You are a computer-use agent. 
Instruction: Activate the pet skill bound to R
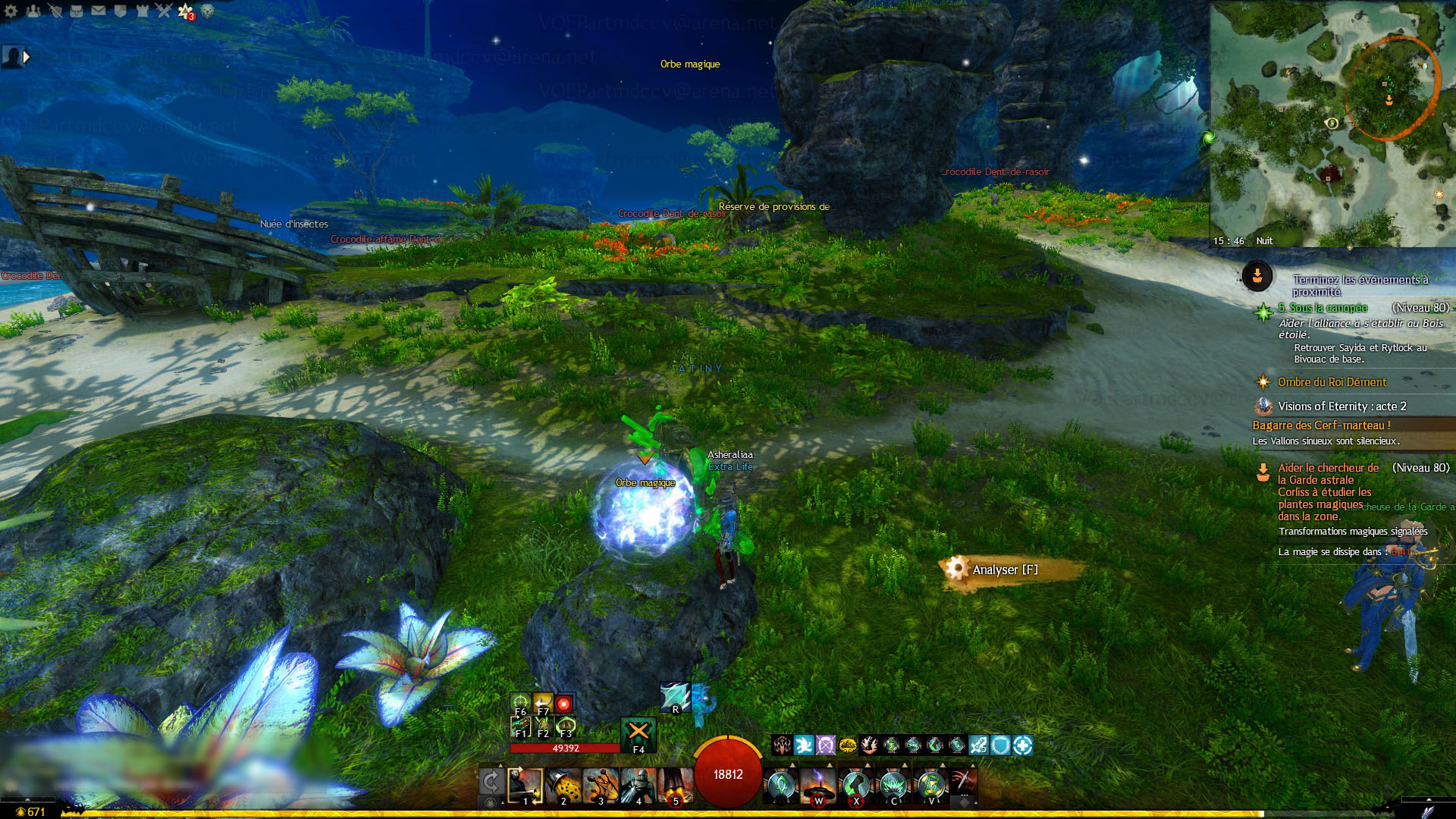coord(675,697)
